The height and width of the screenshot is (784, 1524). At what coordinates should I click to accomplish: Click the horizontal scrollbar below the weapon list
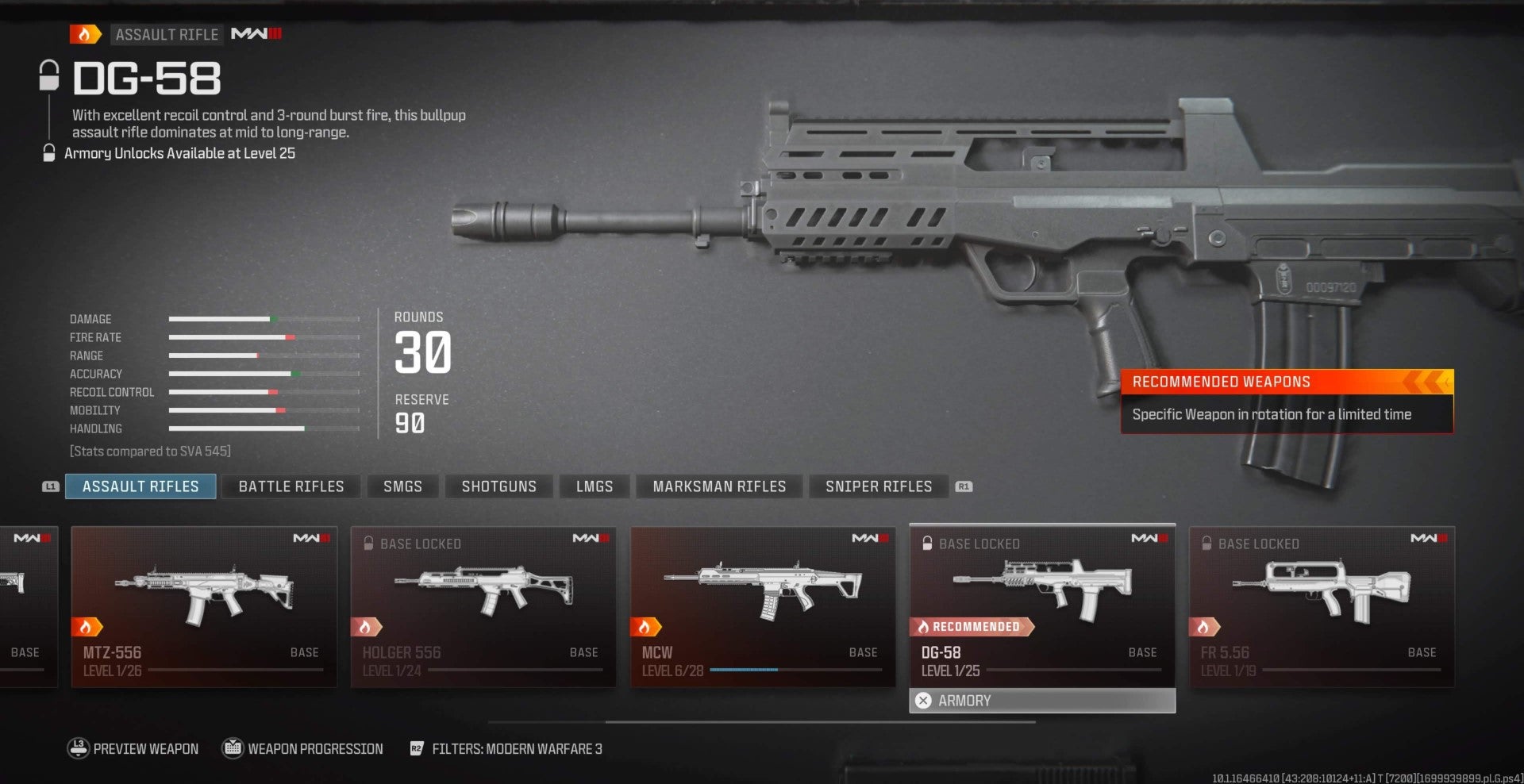[822, 722]
